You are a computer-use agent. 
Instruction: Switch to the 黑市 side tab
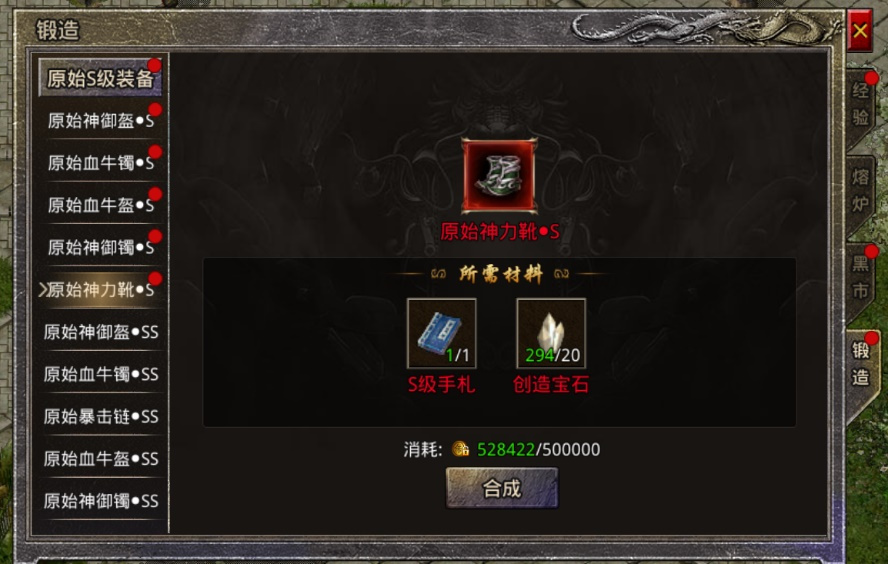click(860, 277)
